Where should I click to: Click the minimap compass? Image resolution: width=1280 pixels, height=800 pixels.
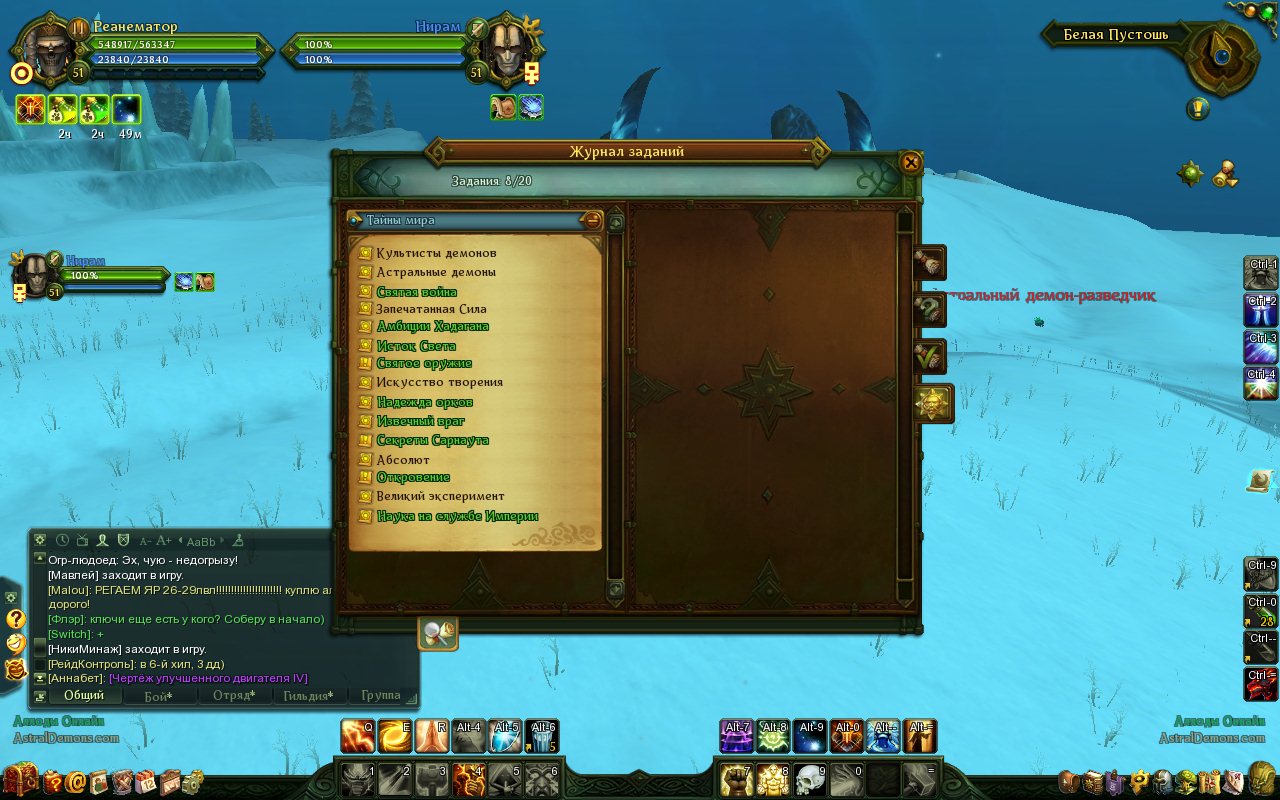[x=1222, y=56]
